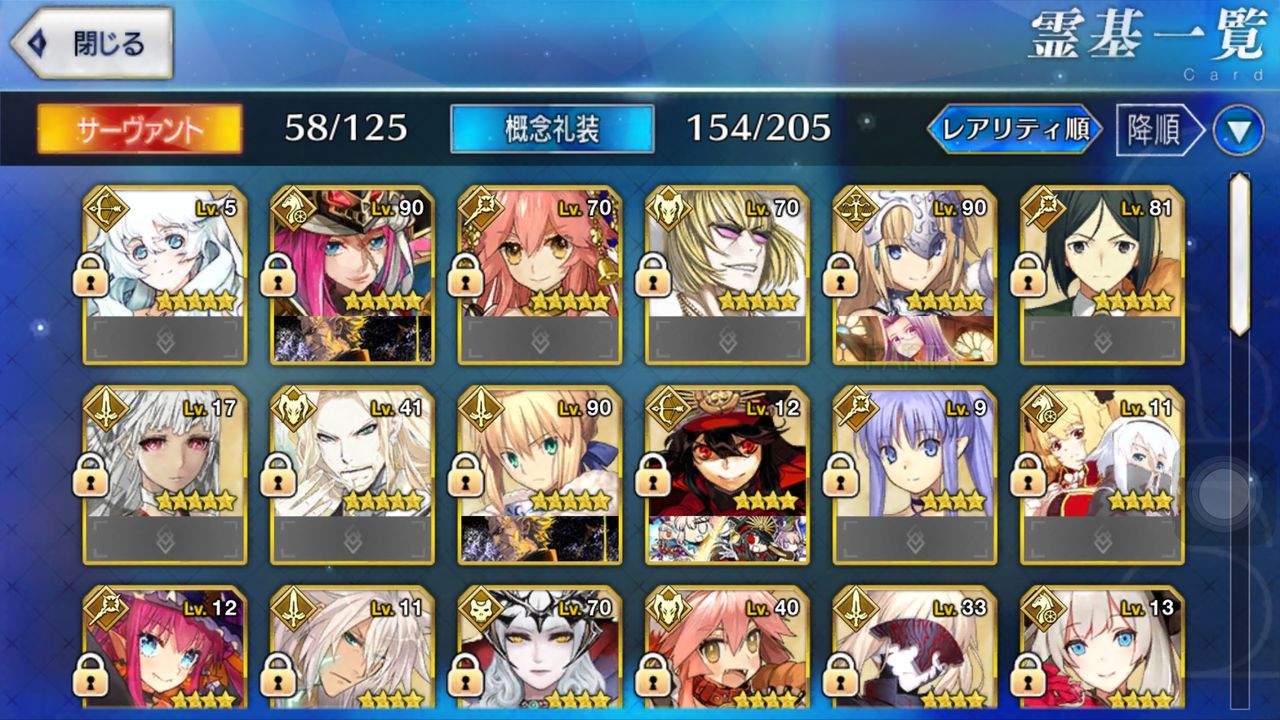Select the Lv. 9 purple-haired caster card
Viewport: 1280px width, 720px height.
pyautogui.click(x=915, y=474)
